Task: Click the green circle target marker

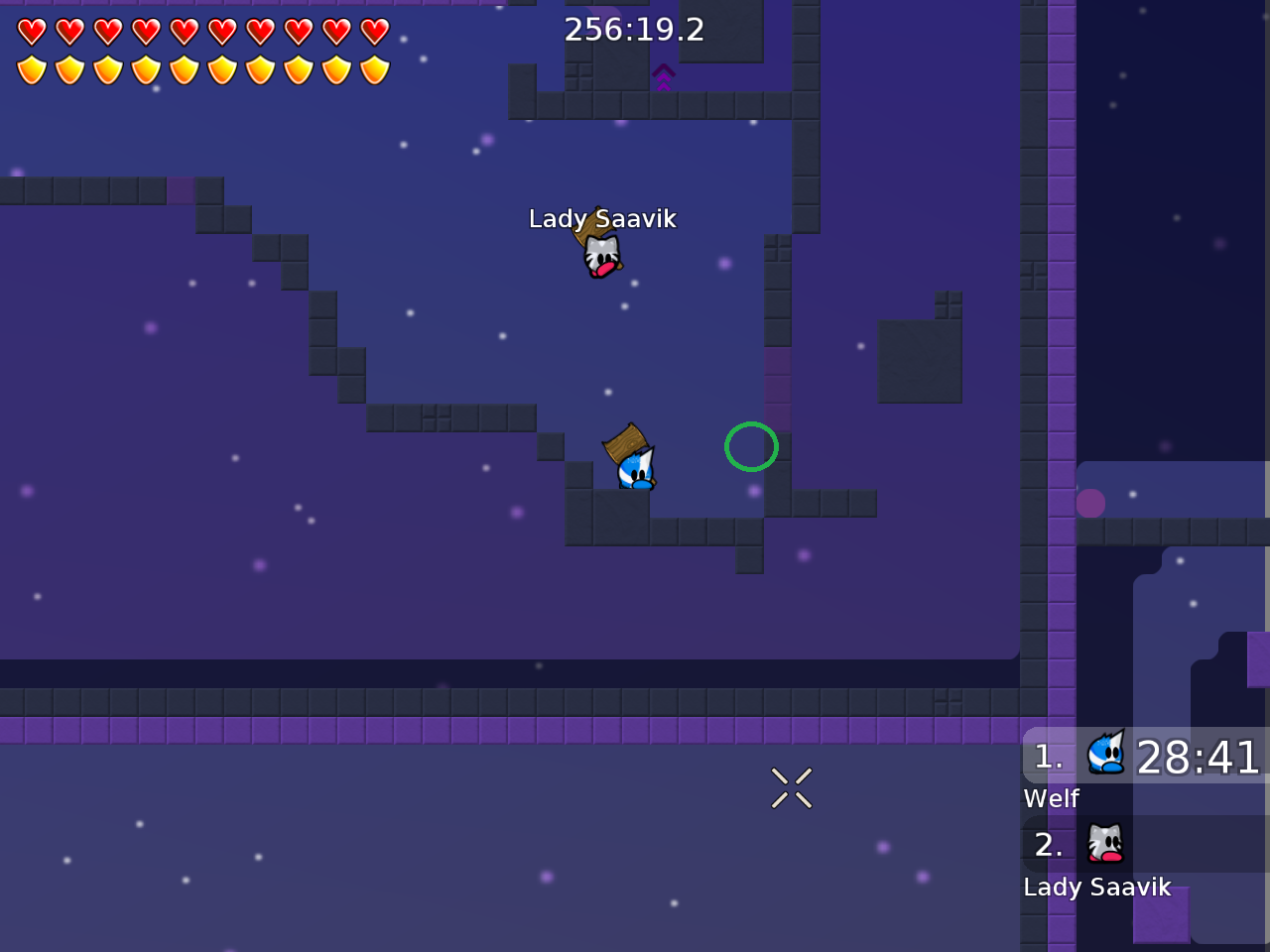Action: pyautogui.click(x=751, y=447)
